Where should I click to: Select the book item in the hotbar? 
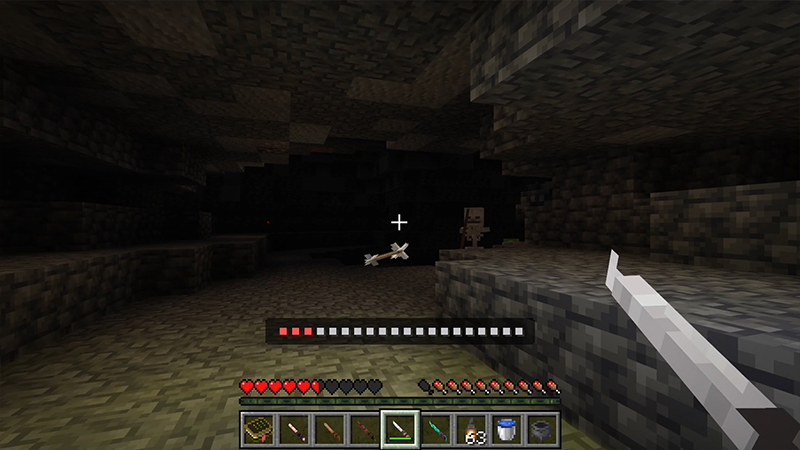click(x=257, y=430)
